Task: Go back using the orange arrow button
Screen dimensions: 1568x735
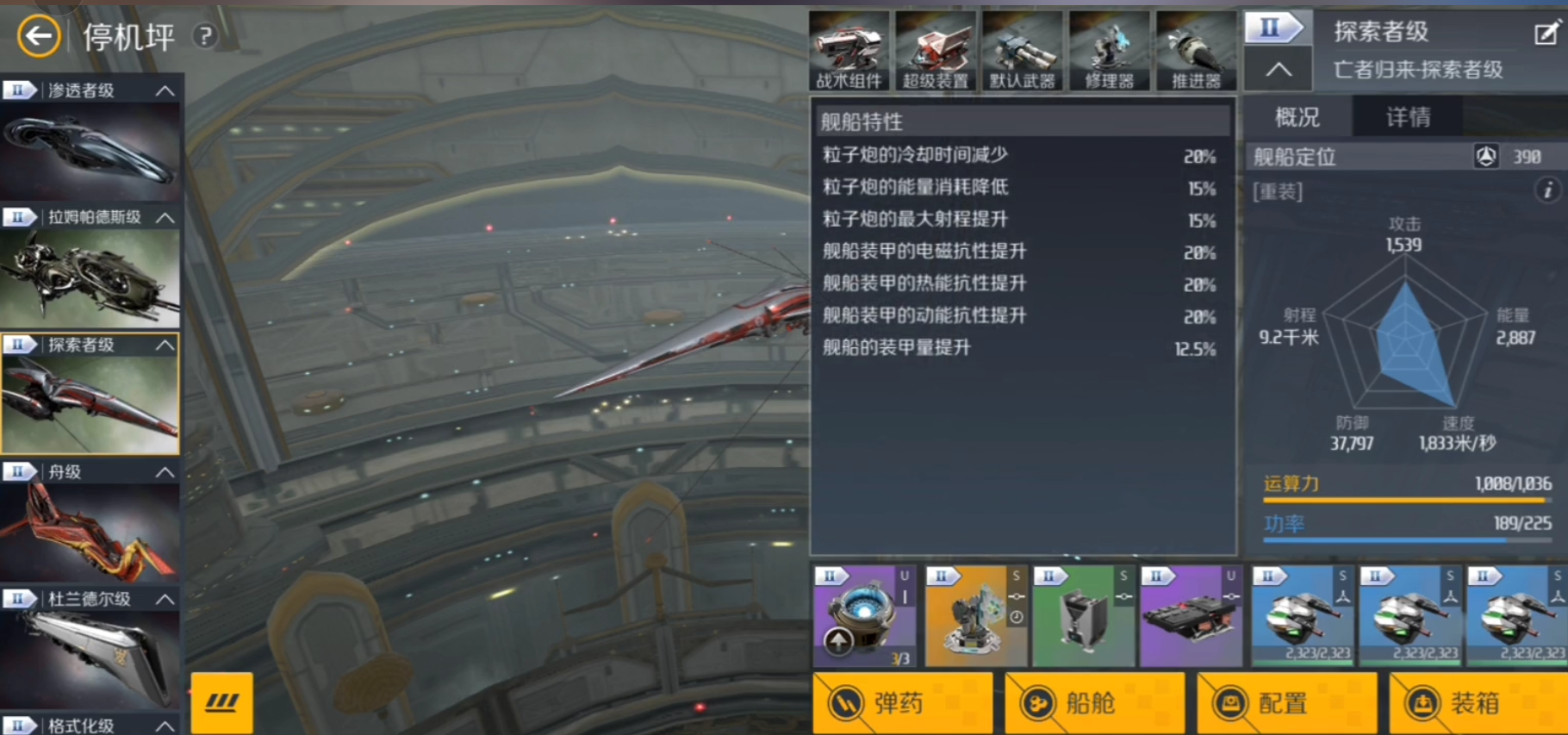Action: coord(39,36)
